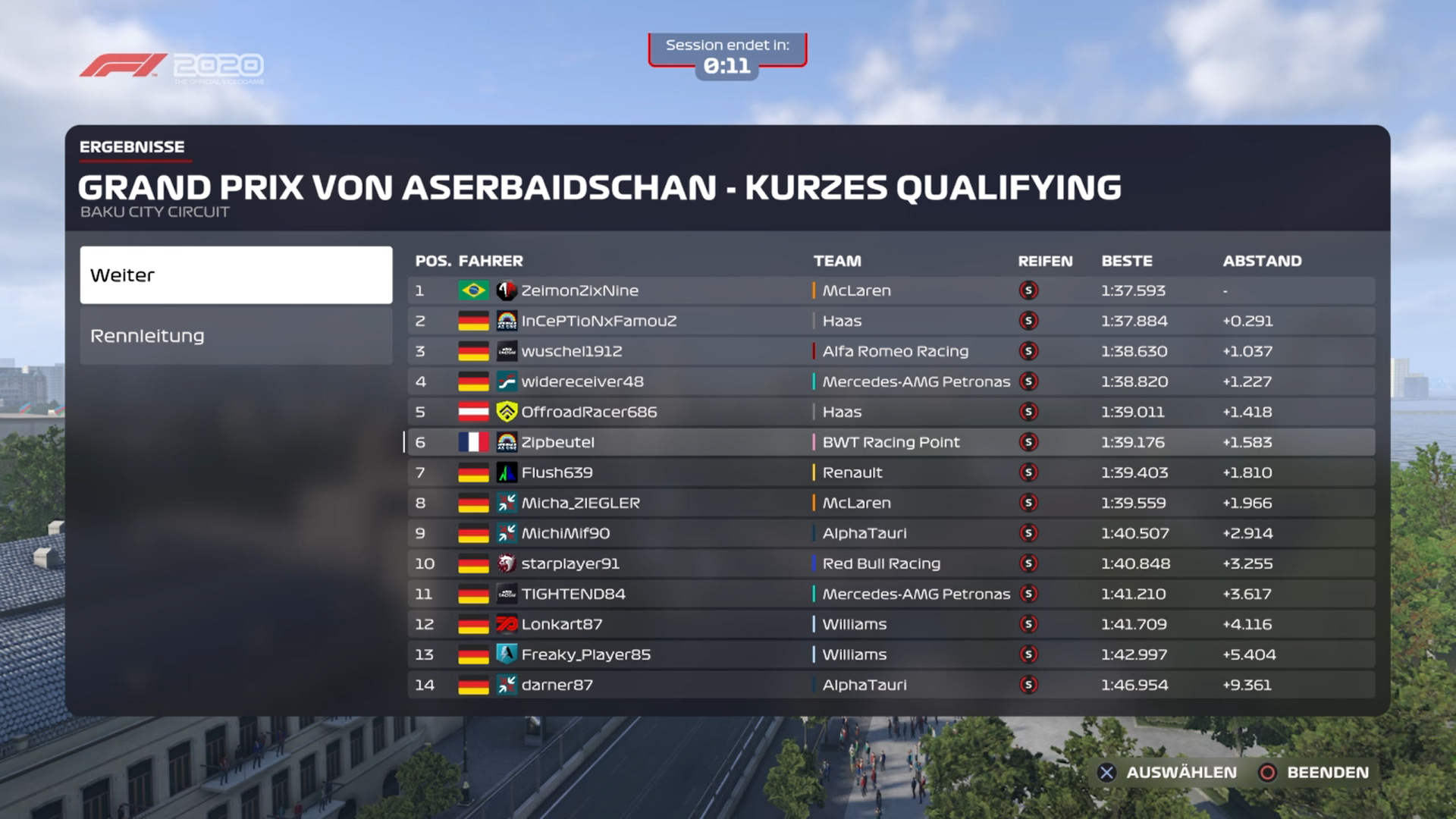The width and height of the screenshot is (1456, 819).
Task: Open the Rennleitung menu entry
Action: click(236, 336)
